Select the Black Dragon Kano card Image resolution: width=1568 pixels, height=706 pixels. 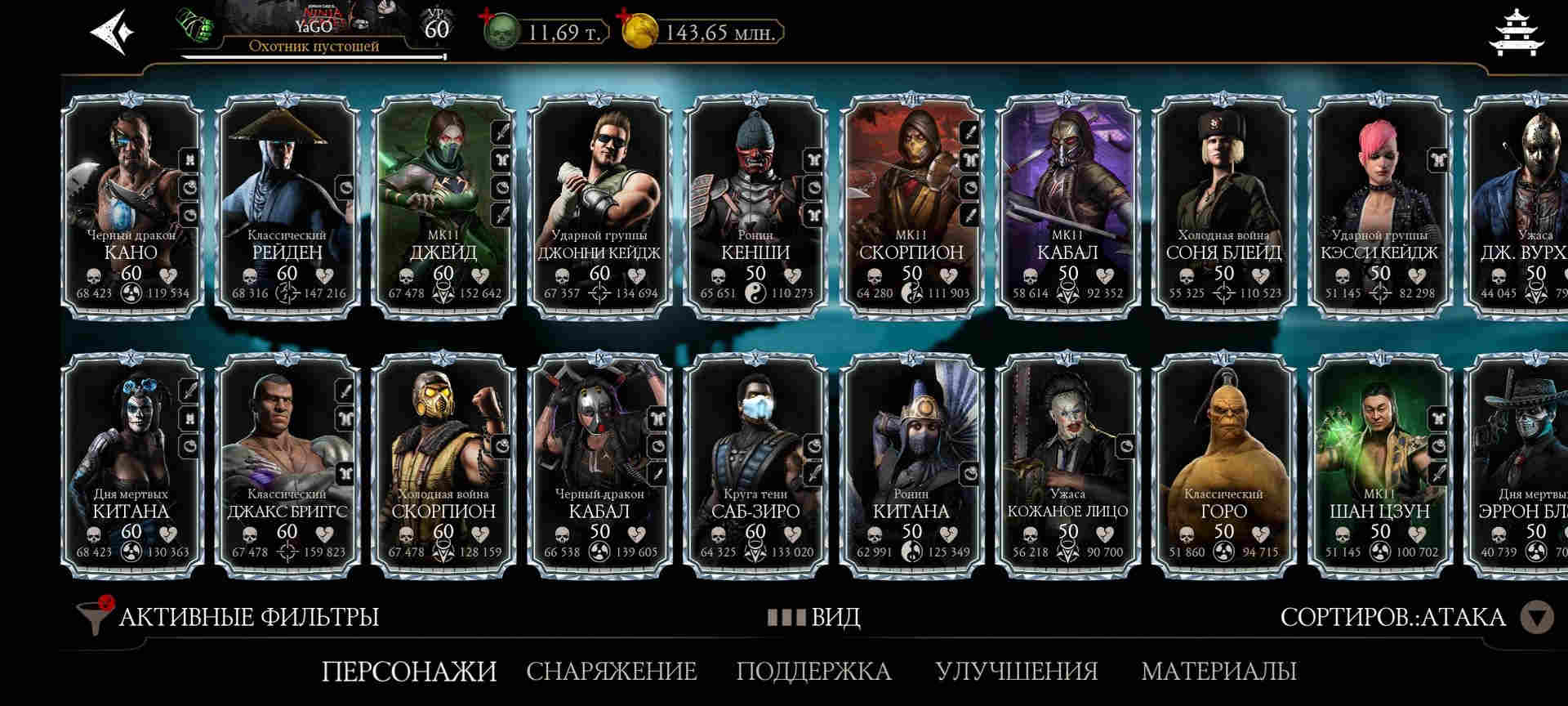tap(131, 204)
